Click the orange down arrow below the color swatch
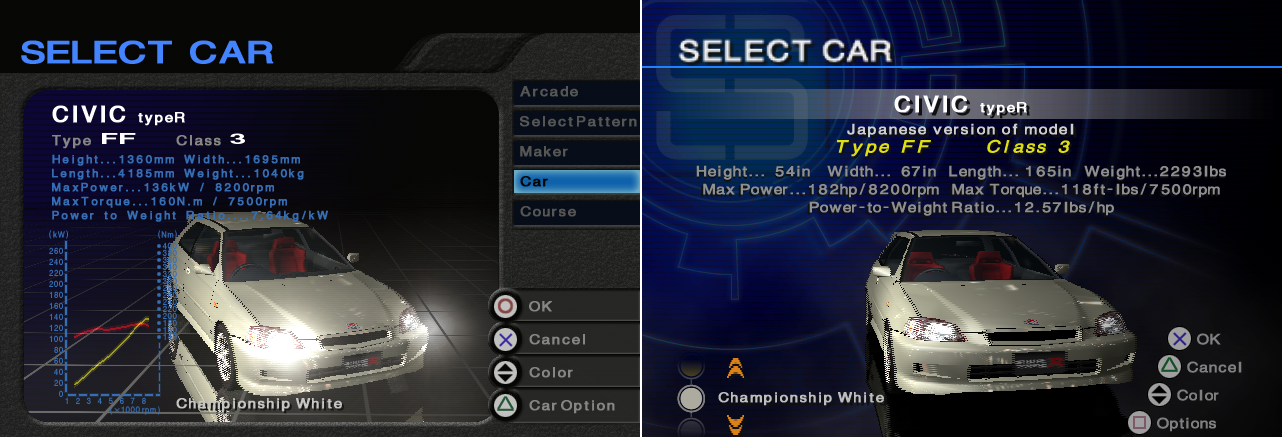1282x437 pixels. pyautogui.click(x=736, y=426)
